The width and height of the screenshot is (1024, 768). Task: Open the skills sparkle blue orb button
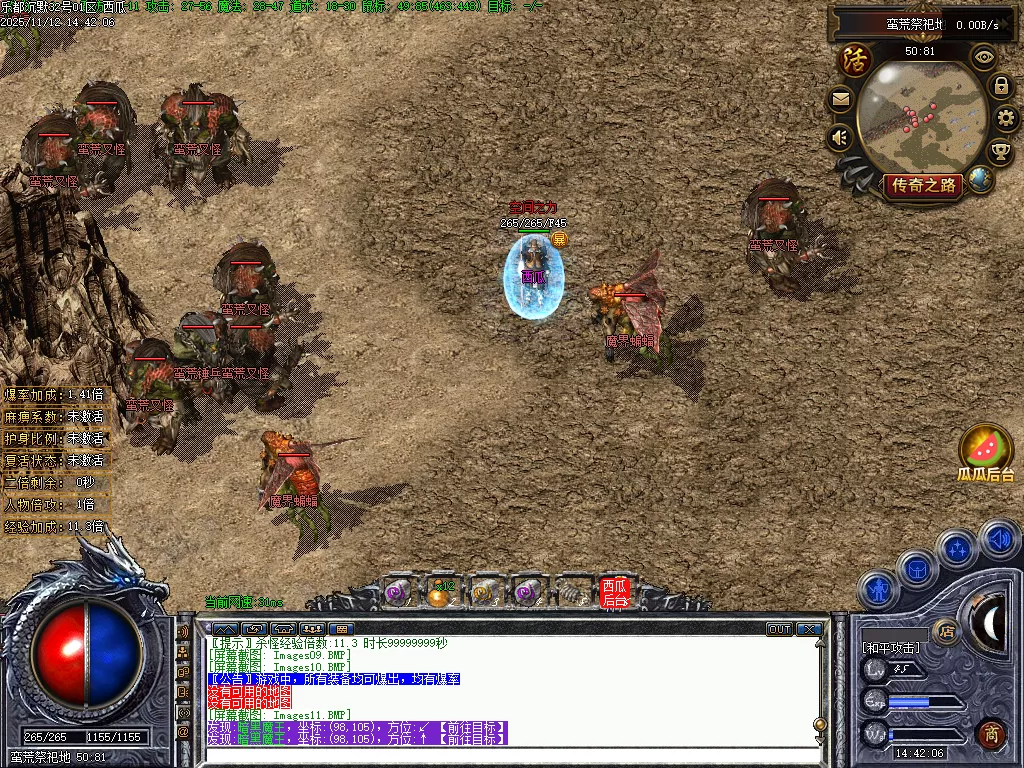pos(958,549)
